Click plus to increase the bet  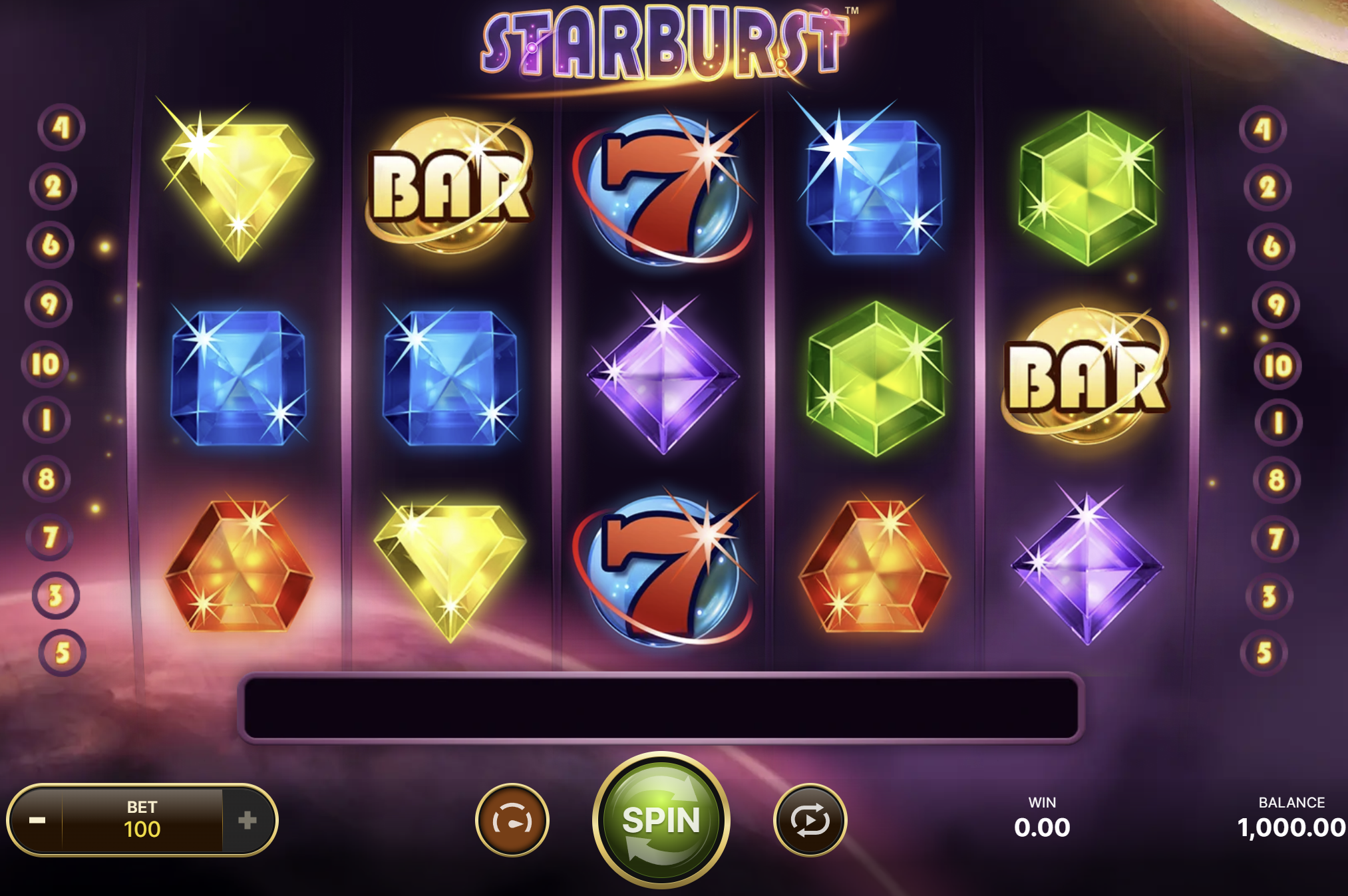tap(250, 820)
